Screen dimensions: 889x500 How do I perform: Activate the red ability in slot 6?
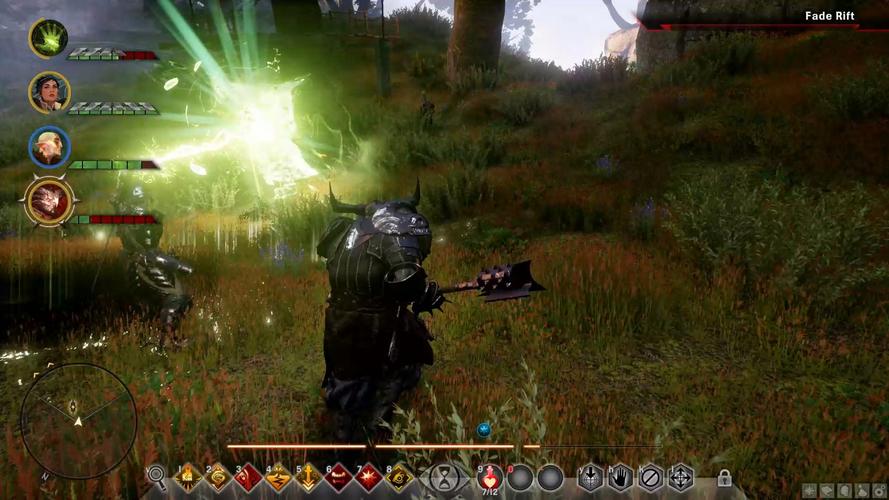pyautogui.click(x=339, y=477)
